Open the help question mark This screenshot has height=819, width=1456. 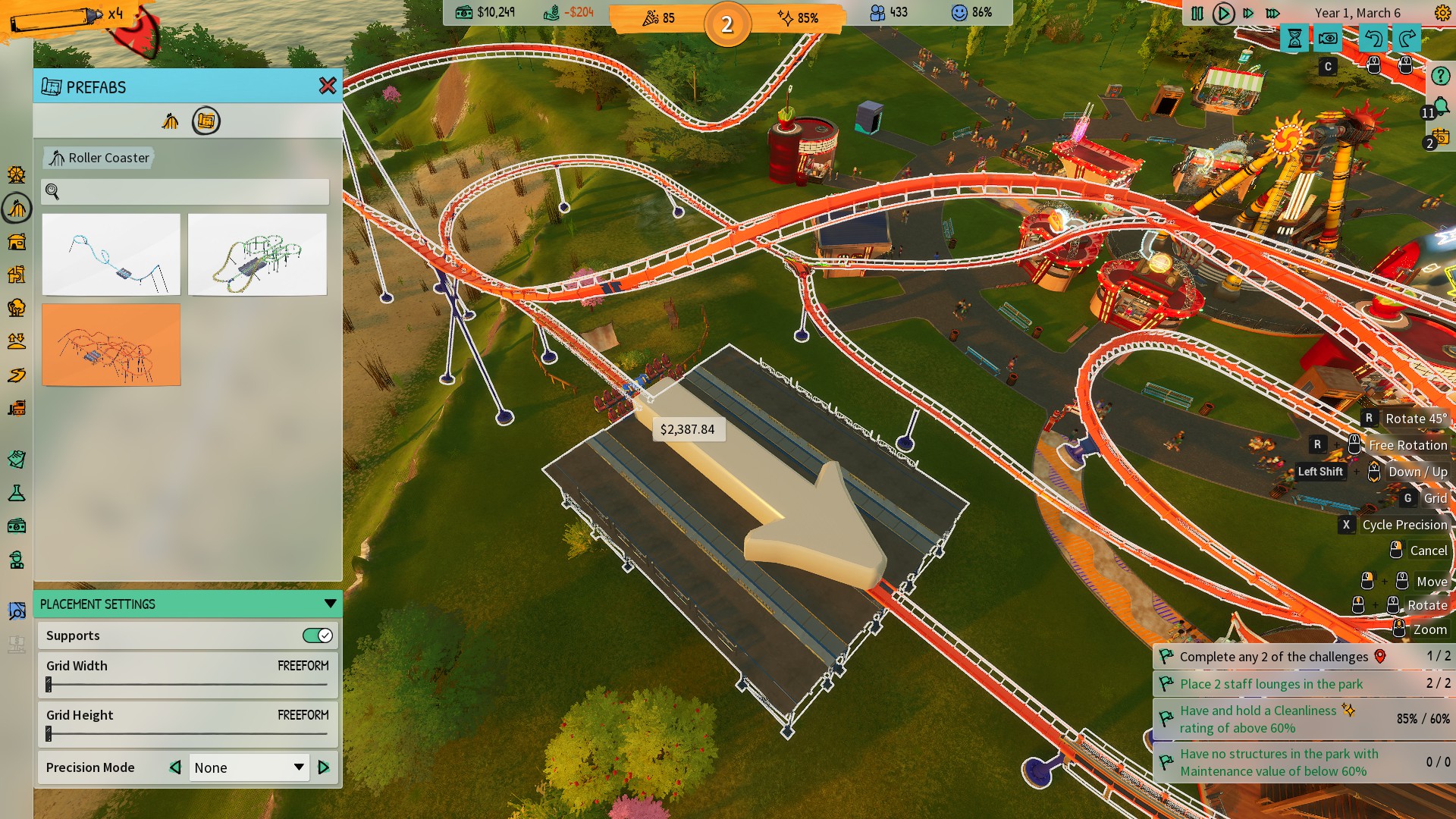pyautogui.click(x=1440, y=76)
